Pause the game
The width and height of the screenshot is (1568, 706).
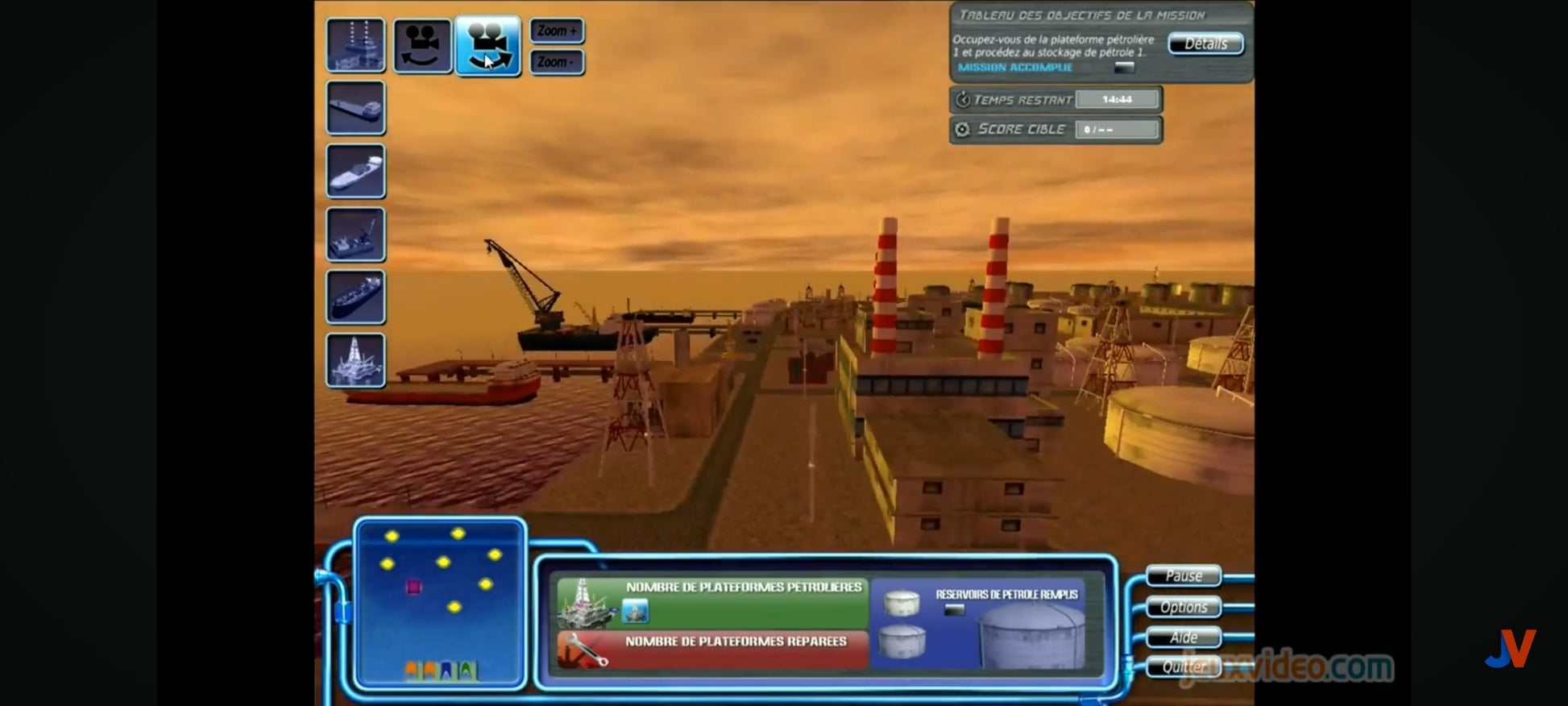tap(1183, 575)
